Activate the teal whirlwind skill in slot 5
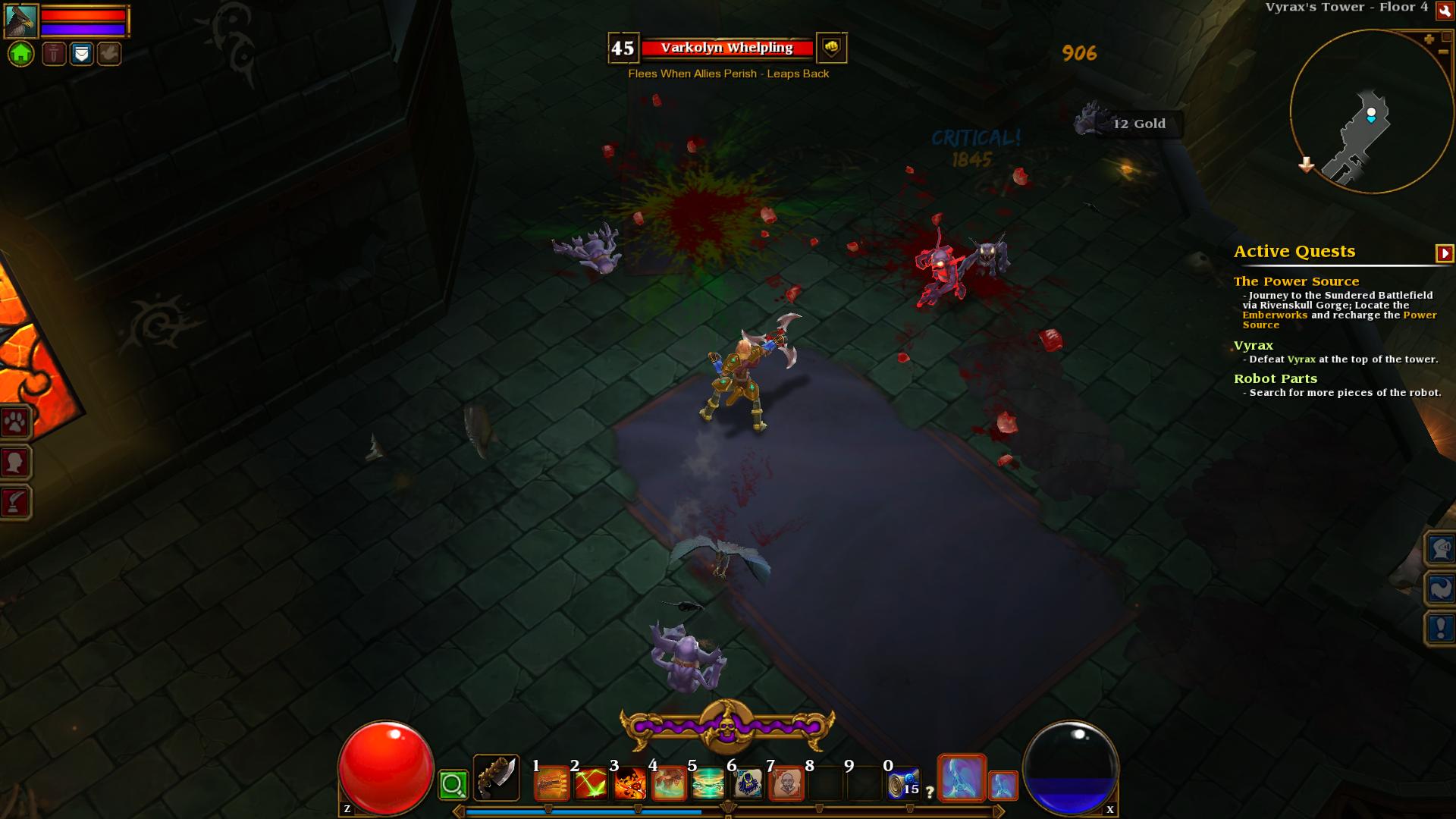1456x819 pixels. pos(708,785)
